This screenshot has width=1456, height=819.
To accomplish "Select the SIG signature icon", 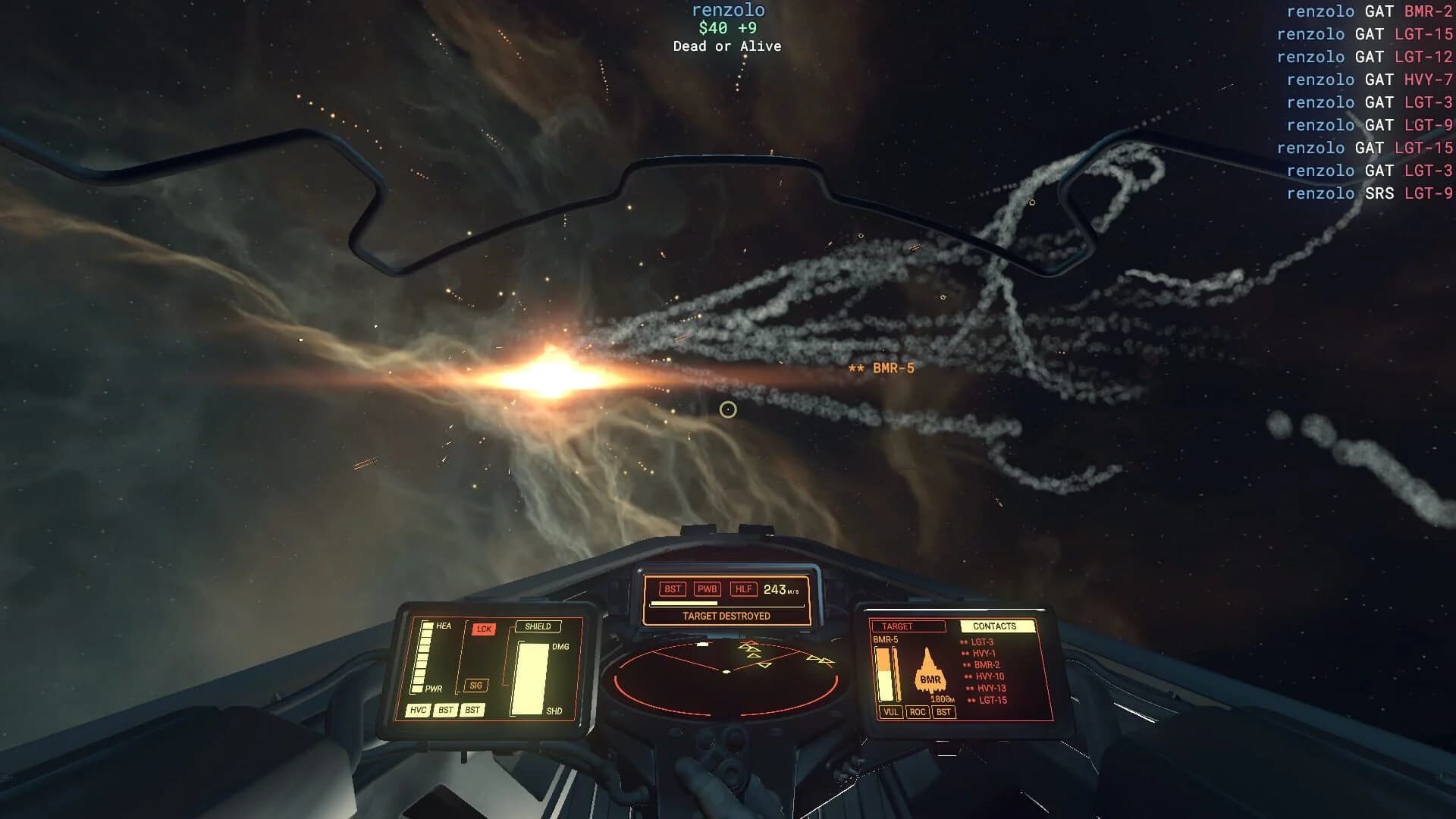I will coord(476,685).
